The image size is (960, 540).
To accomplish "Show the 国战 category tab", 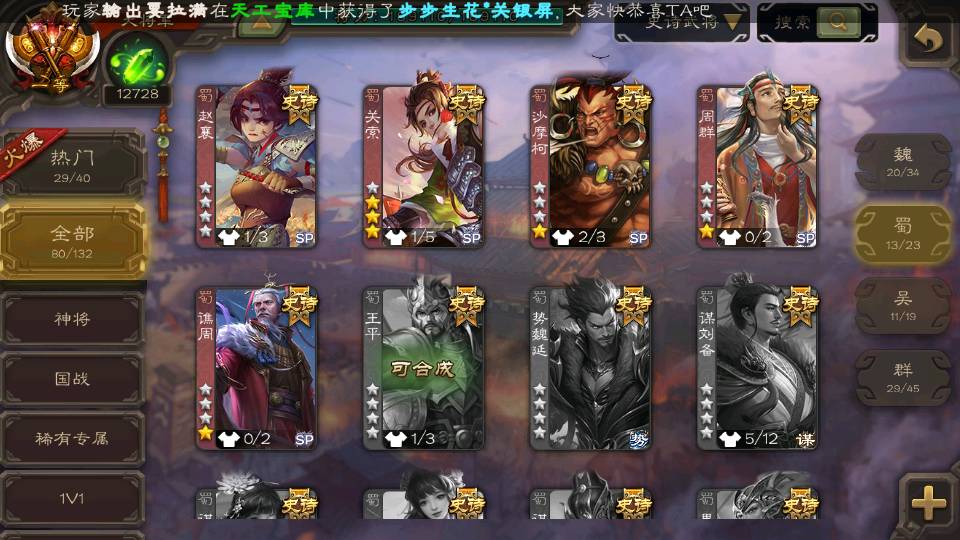I will click(72, 379).
